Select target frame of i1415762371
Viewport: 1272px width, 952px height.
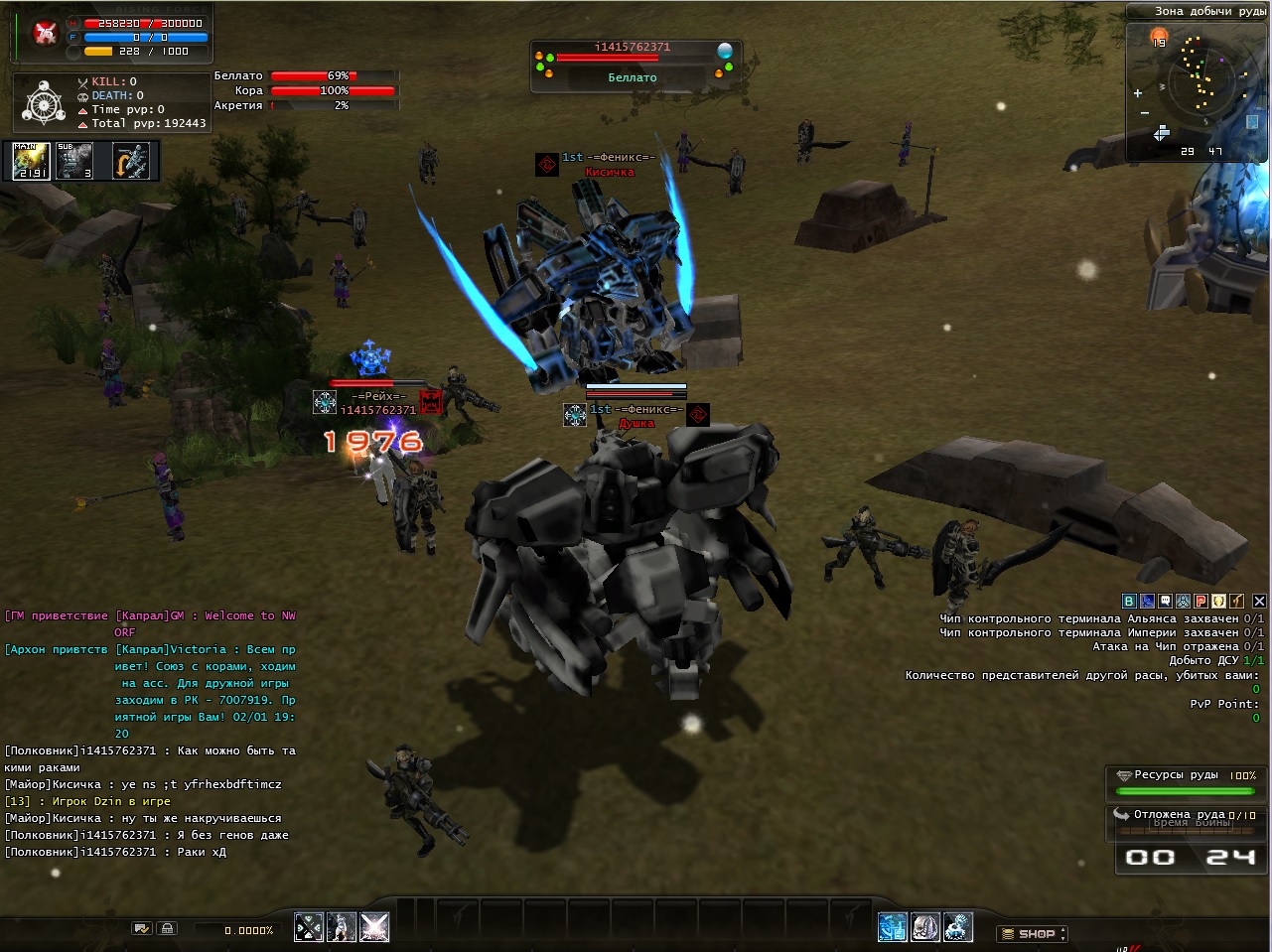[x=633, y=63]
